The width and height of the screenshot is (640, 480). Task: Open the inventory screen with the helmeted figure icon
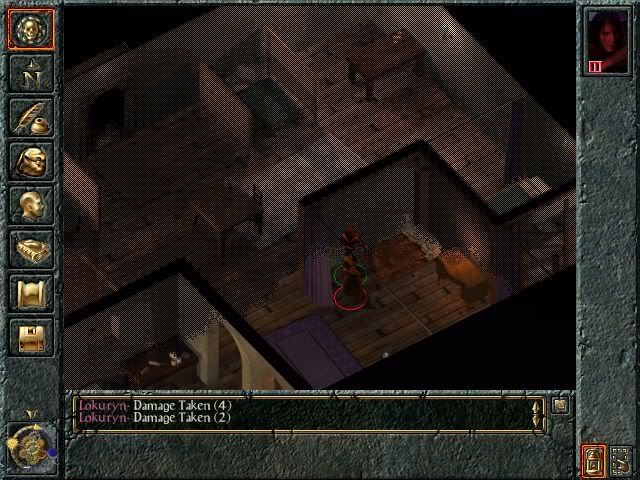coord(30,161)
